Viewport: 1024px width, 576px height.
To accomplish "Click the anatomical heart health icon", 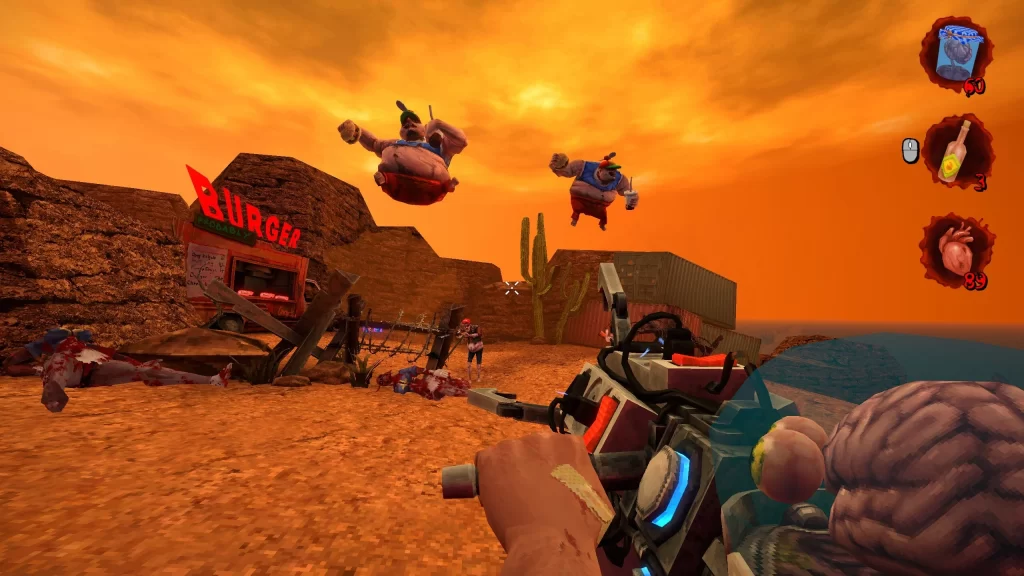I will (956, 250).
